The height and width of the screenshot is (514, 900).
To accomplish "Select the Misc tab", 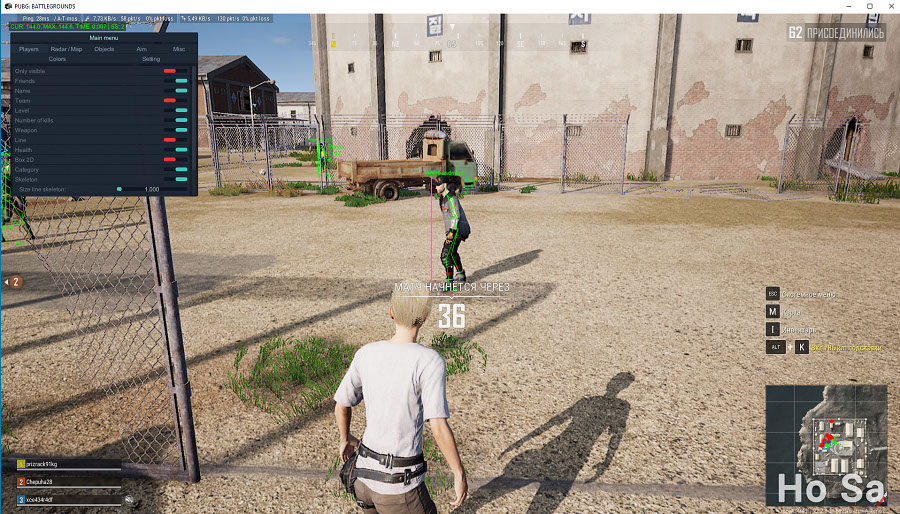I will (x=179, y=48).
